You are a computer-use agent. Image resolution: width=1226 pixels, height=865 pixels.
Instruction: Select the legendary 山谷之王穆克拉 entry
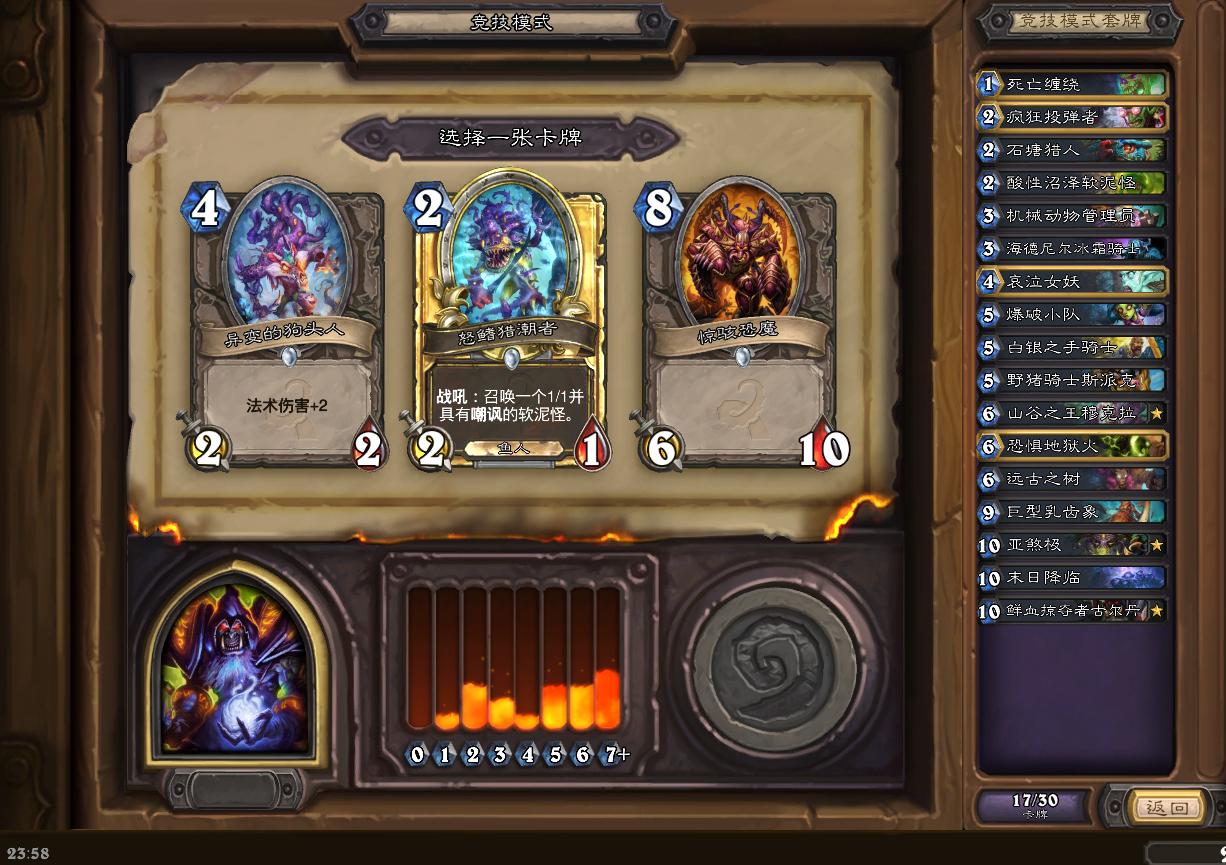(x=1072, y=413)
